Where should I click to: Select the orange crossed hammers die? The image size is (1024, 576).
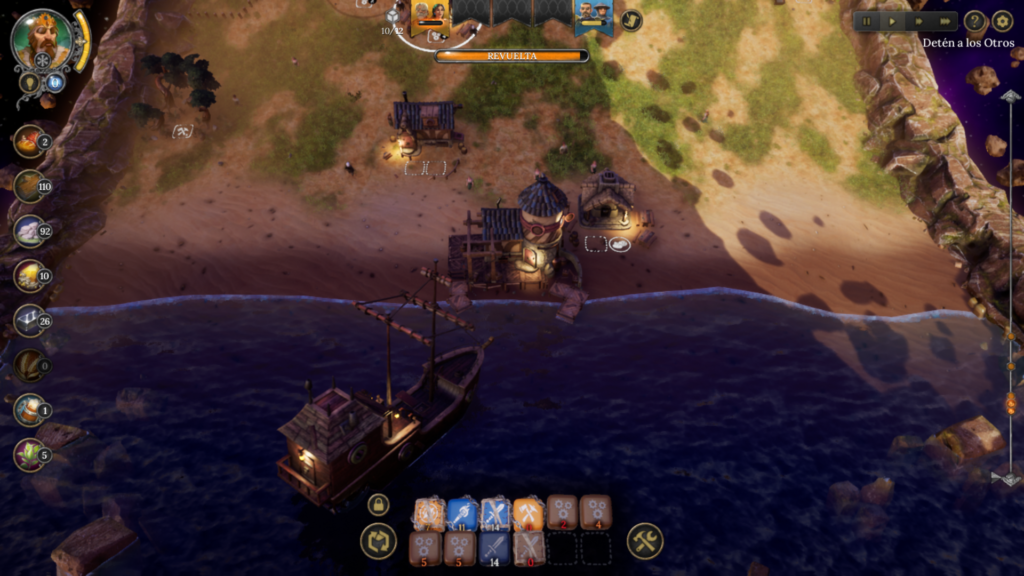pyautogui.click(x=528, y=513)
